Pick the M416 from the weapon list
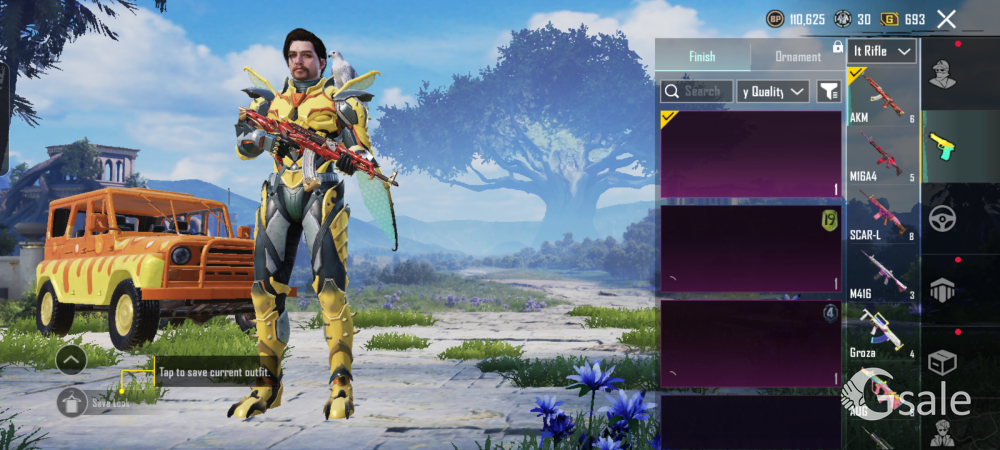Viewport: 1000px width, 450px height. point(882,272)
